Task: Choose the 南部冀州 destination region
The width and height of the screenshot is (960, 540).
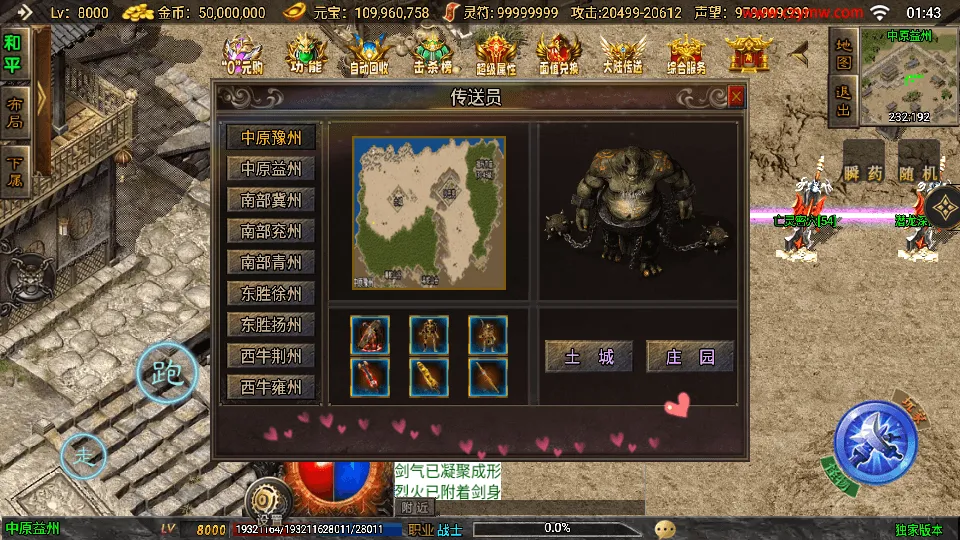Action: point(271,200)
